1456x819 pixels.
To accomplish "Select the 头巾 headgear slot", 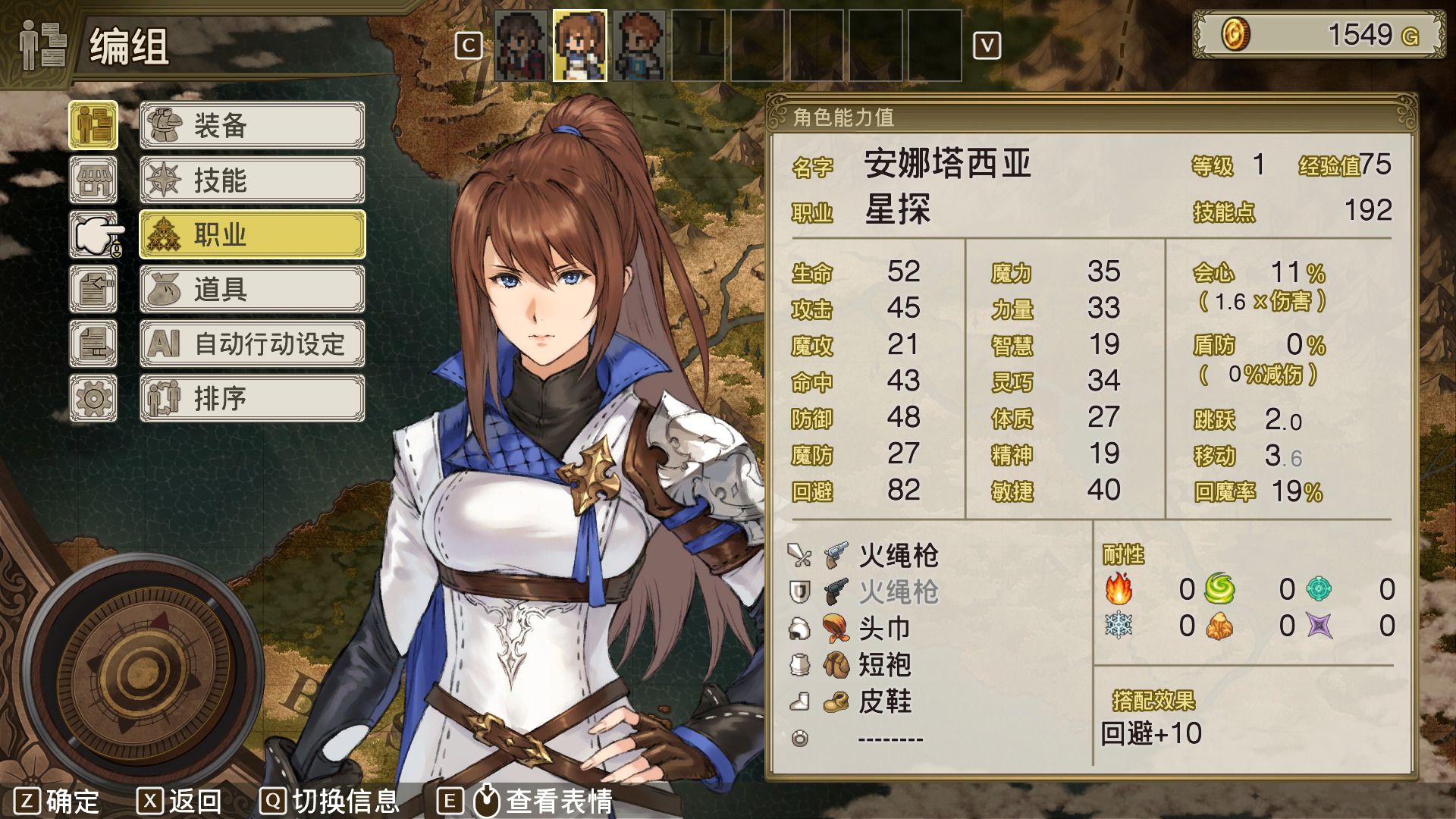I will click(x=883, y=628).
